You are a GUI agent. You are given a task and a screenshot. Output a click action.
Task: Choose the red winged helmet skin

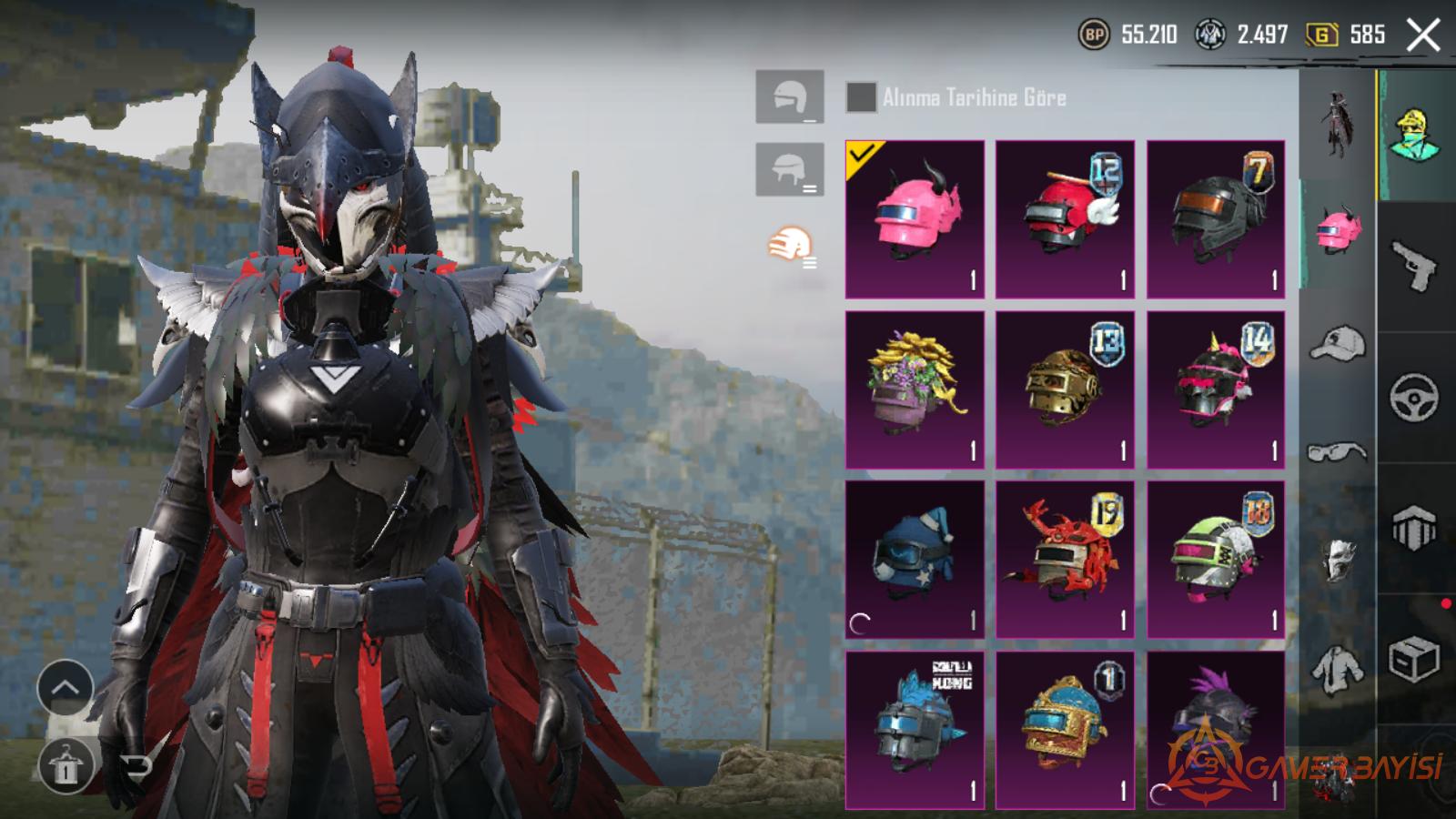point(1065,219)
